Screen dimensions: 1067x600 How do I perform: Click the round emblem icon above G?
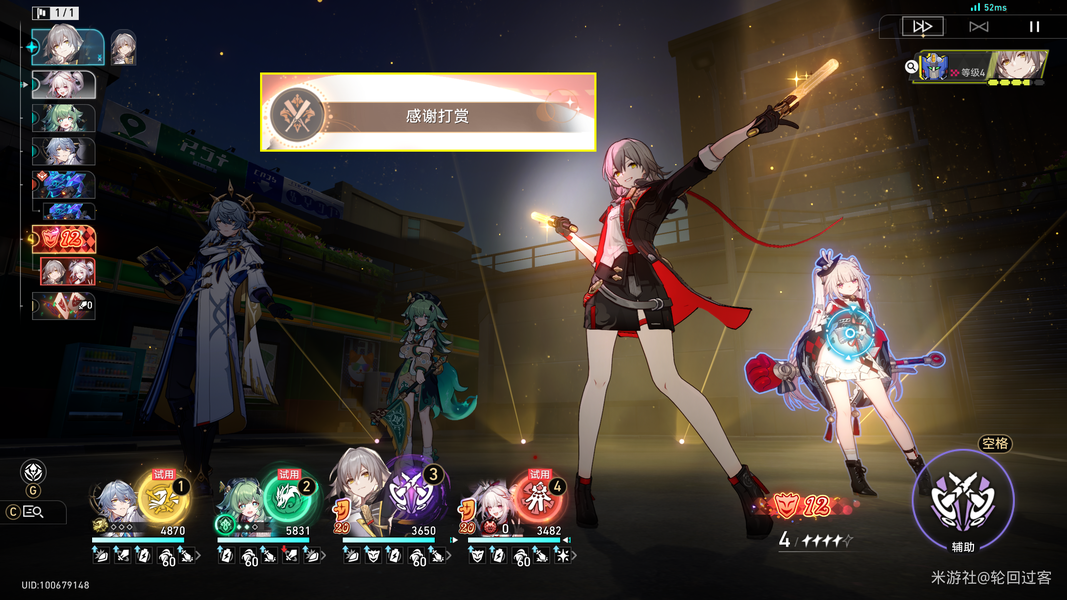pyautogui.click(x=33, y=472)
